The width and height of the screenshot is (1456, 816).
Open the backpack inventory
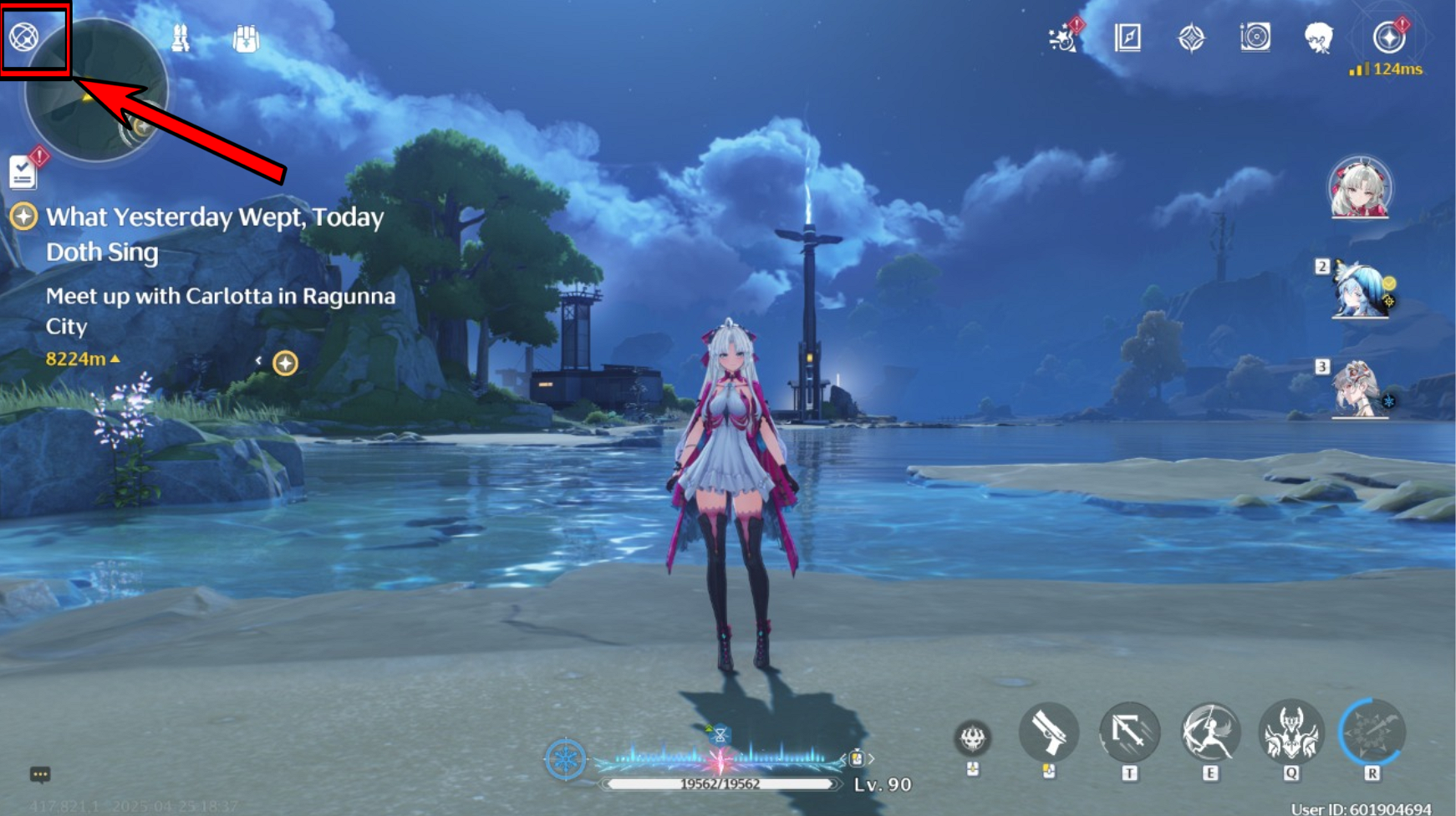(246, 38)
